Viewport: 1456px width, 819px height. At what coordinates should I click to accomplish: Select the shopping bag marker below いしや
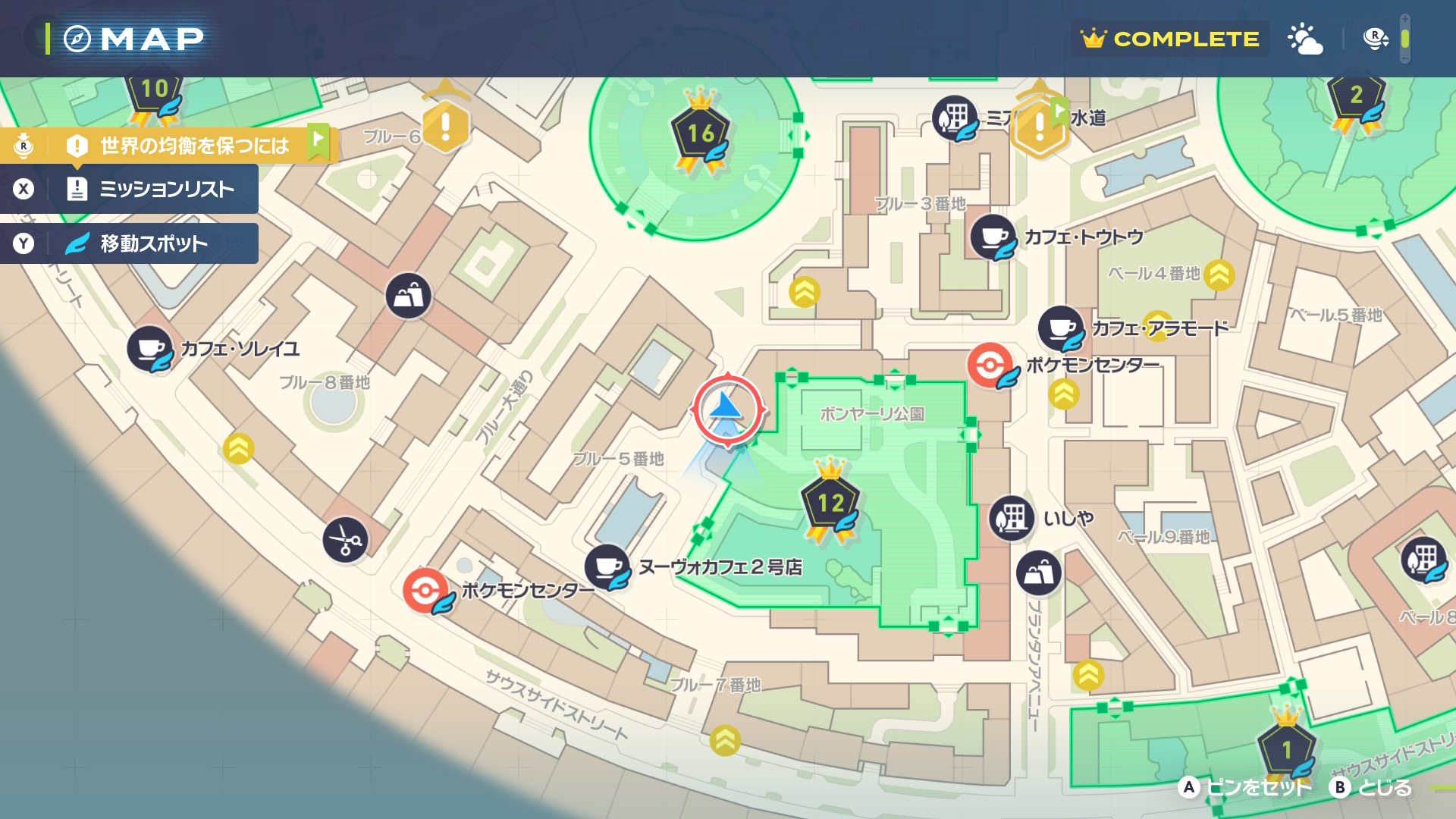(1038, 573)
